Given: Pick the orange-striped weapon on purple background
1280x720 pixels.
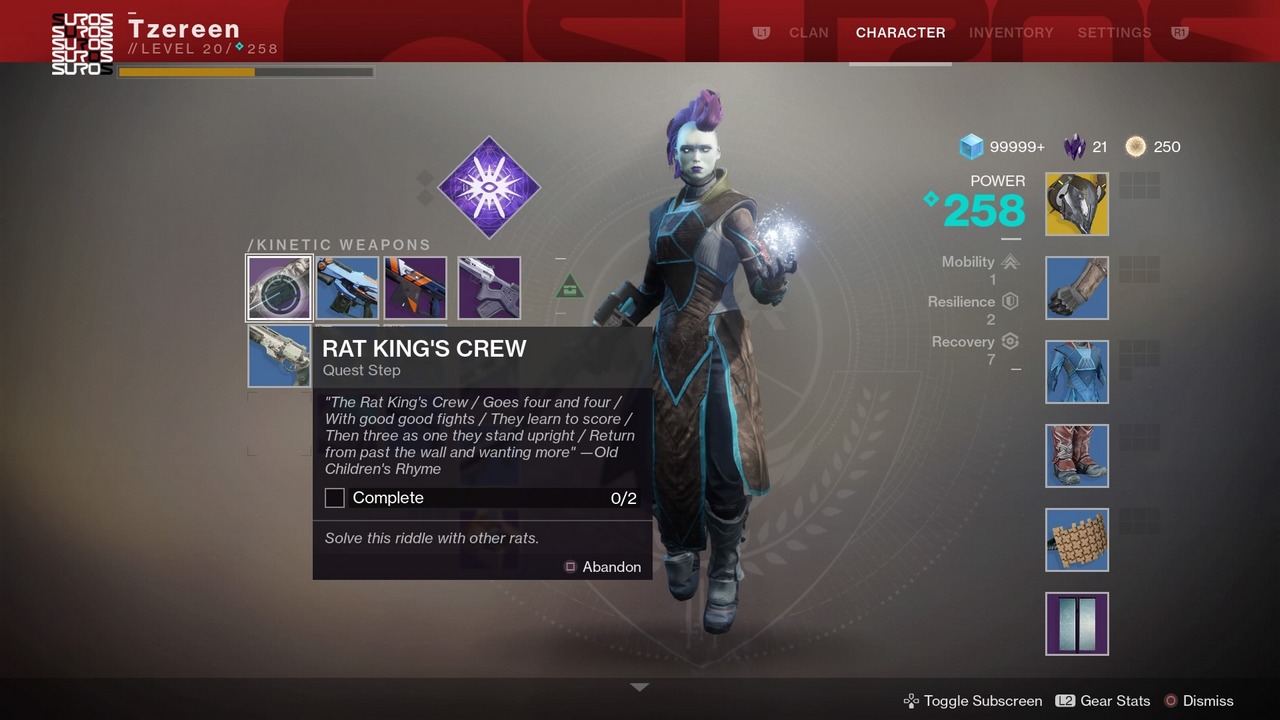Looking at the screenshot, I should click(x=415, y=288).
